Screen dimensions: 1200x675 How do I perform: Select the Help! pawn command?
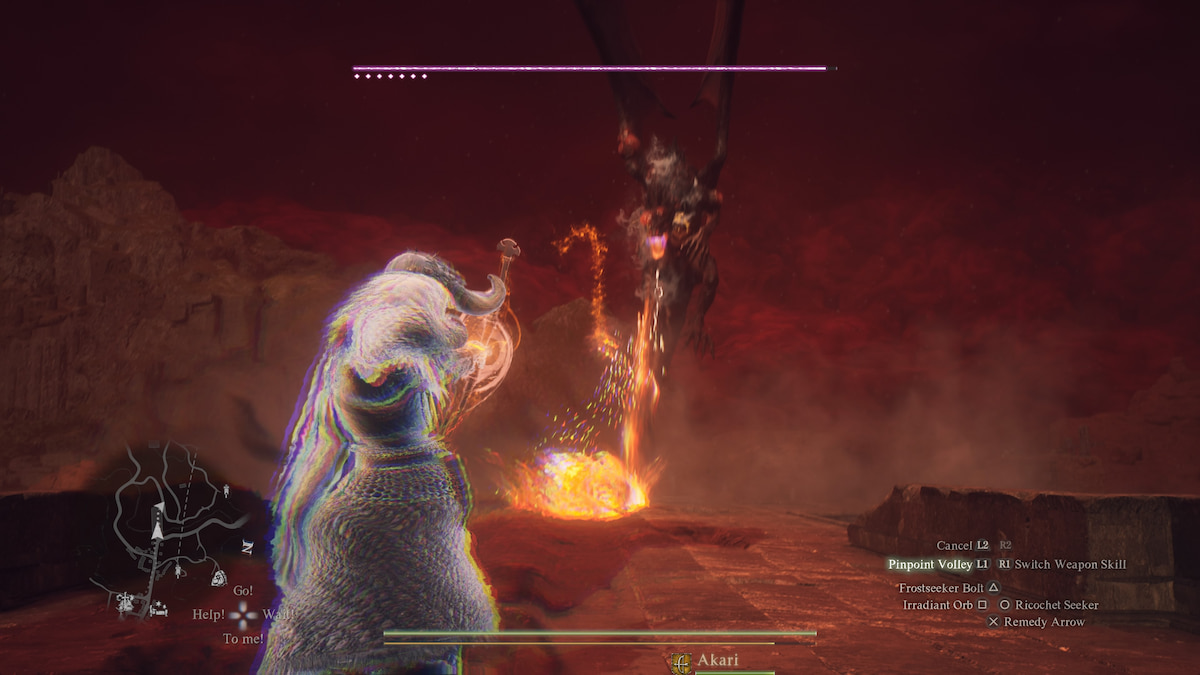pos(208,615)
